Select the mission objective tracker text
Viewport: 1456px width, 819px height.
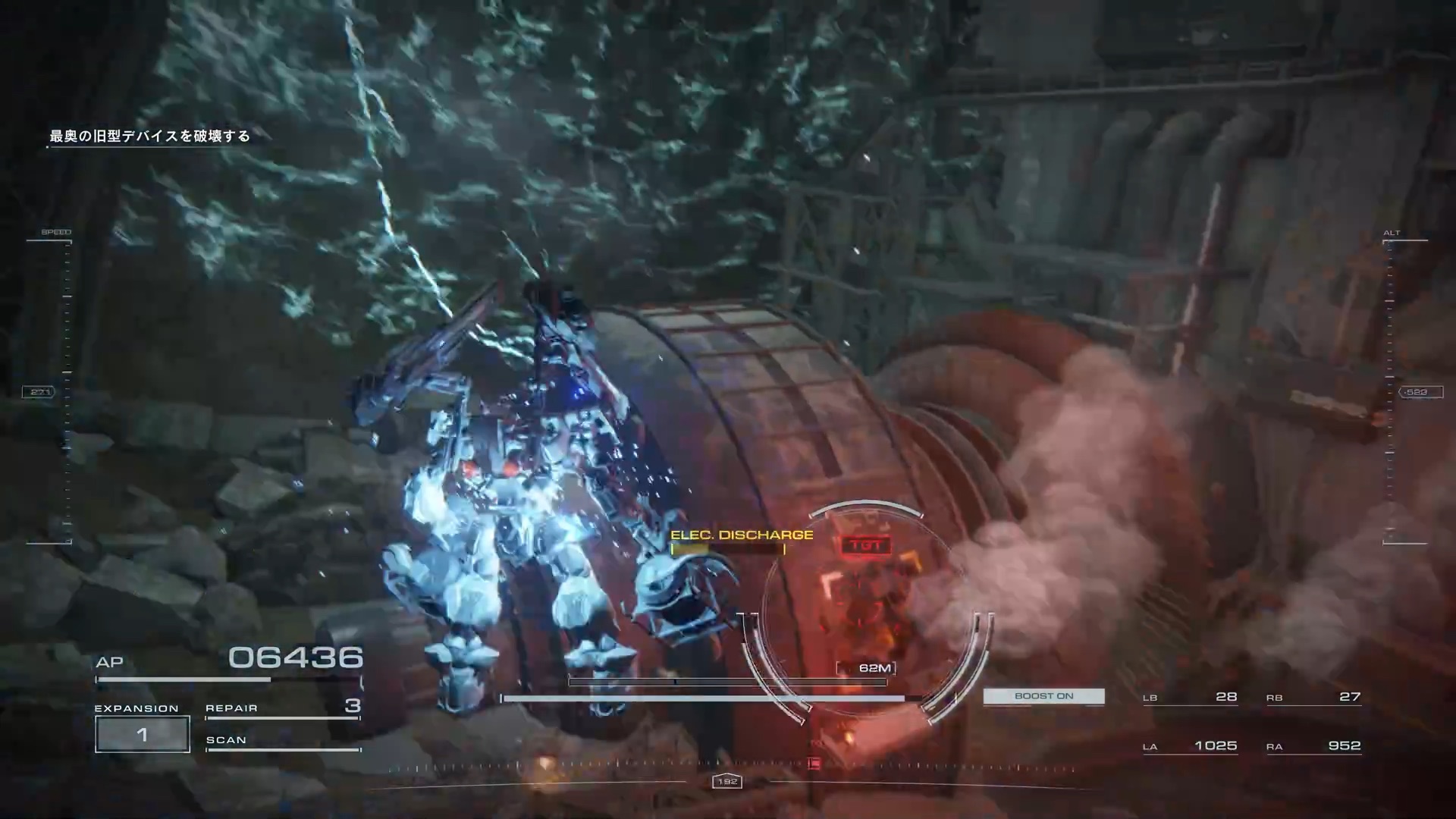pos(149,136)
